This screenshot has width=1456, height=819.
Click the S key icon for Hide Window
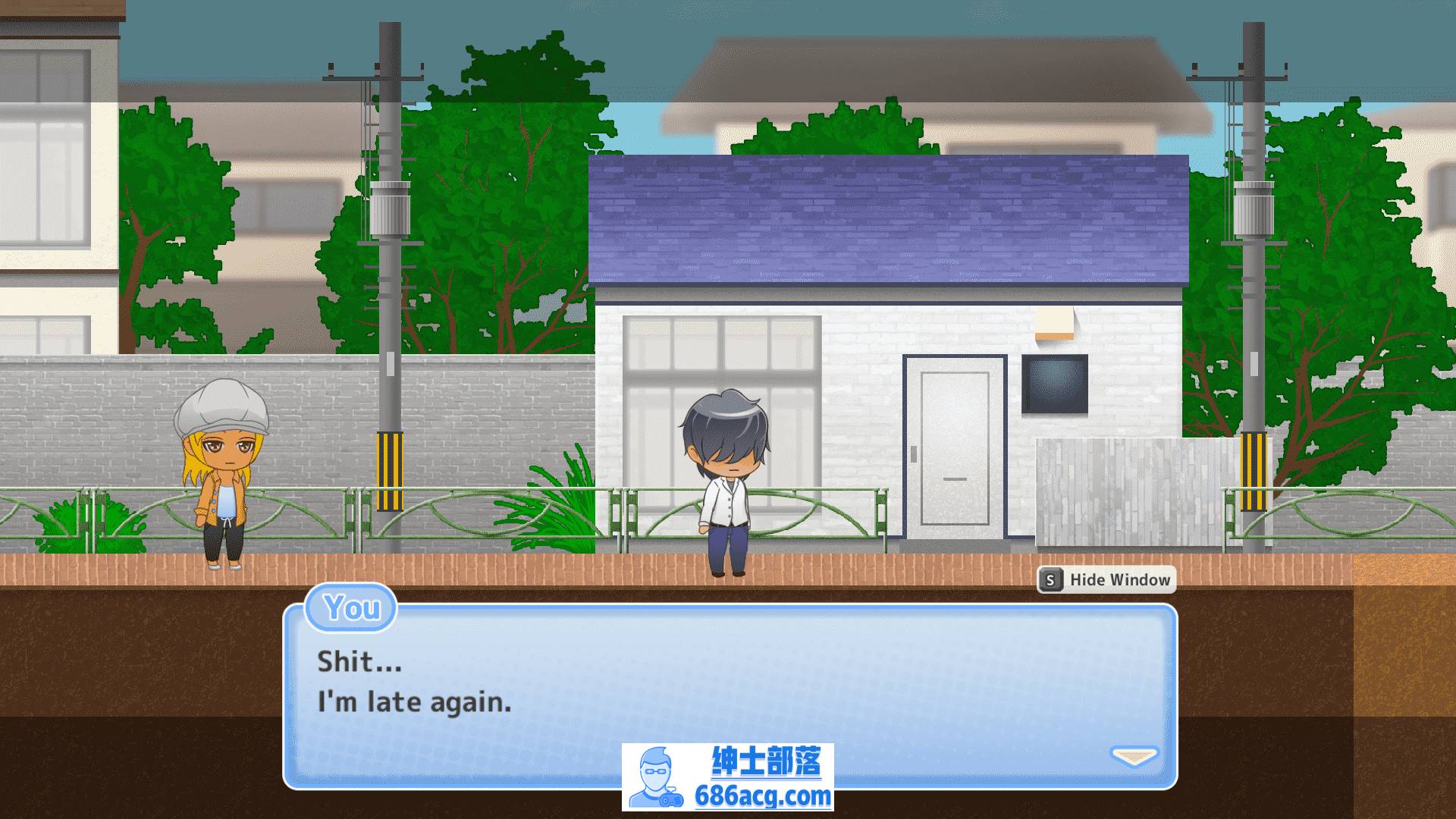1050,580
